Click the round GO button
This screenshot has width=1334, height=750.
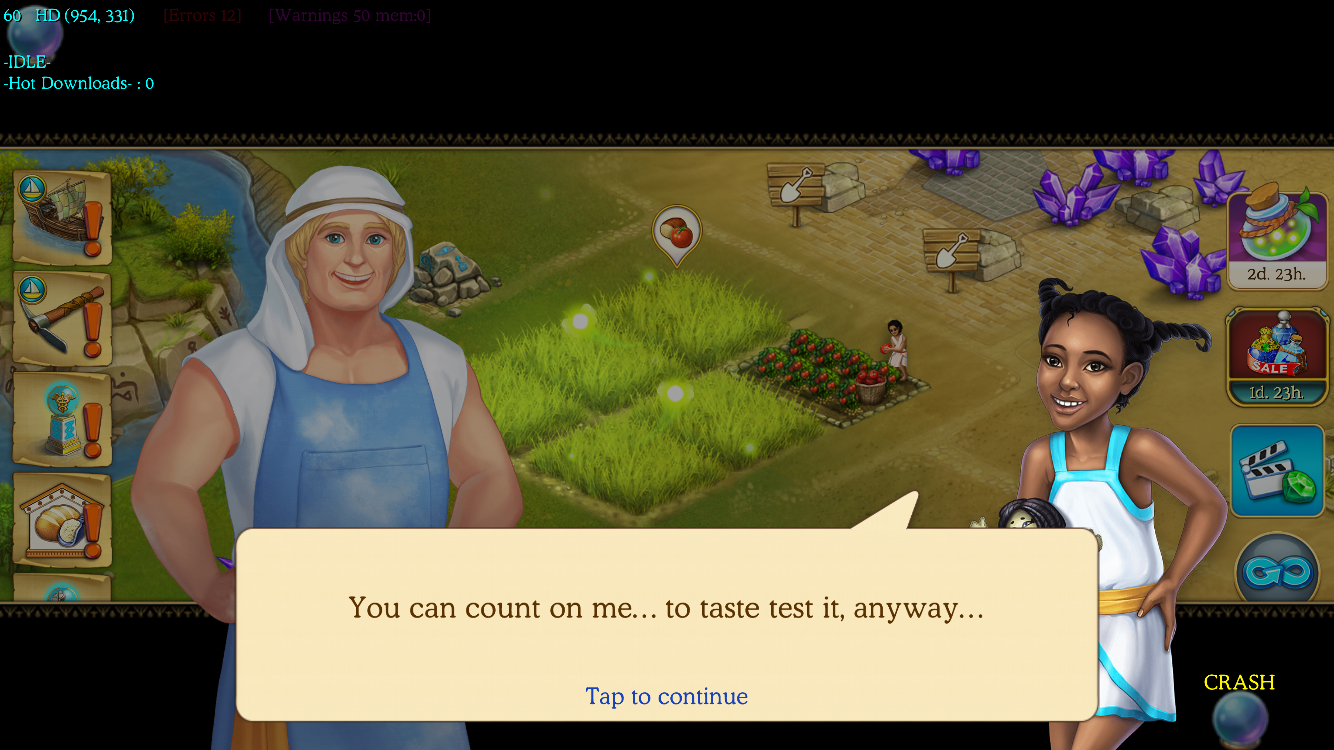pos(1277,571)
